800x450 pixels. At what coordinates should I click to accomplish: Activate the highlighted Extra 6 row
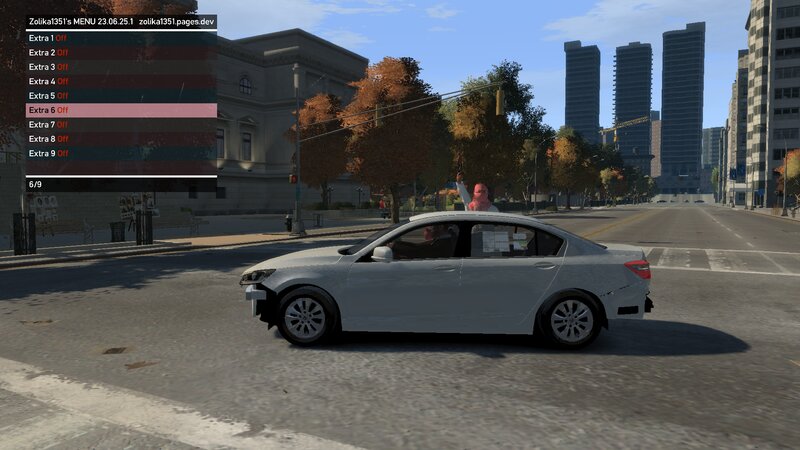click(x=120, y=110)
